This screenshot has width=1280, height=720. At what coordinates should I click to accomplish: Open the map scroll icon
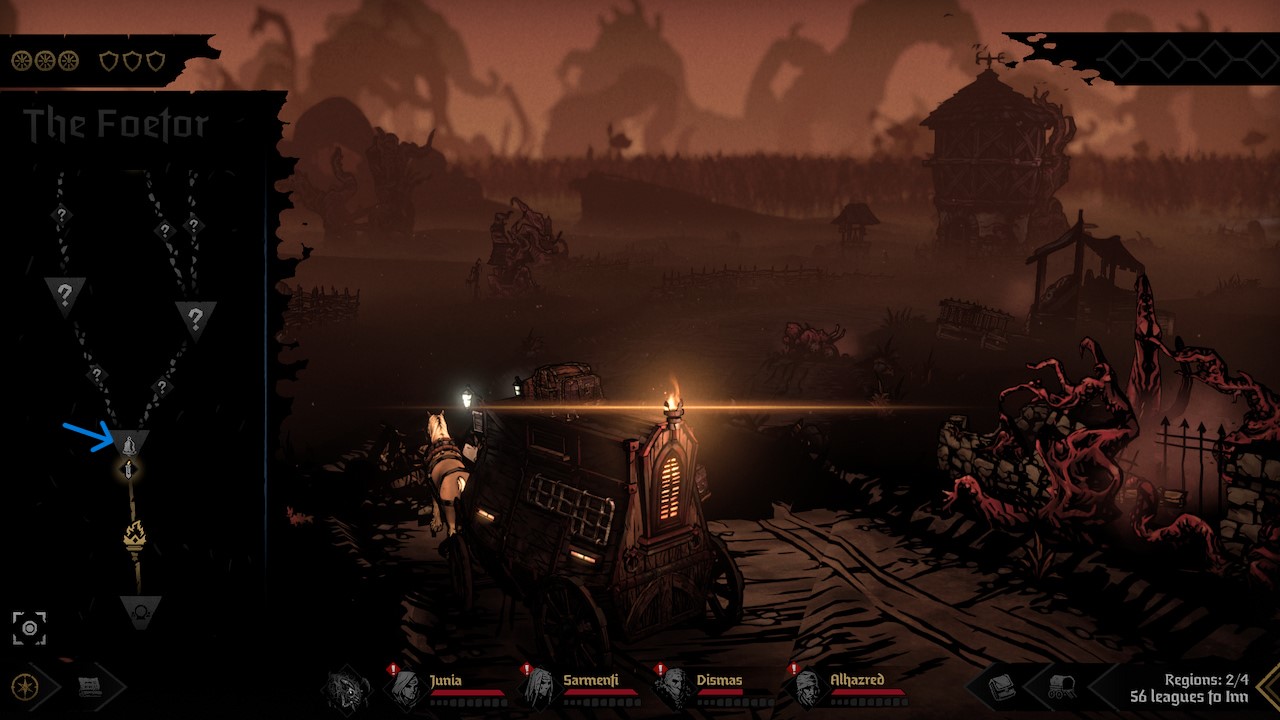click(x=91, y=687)
